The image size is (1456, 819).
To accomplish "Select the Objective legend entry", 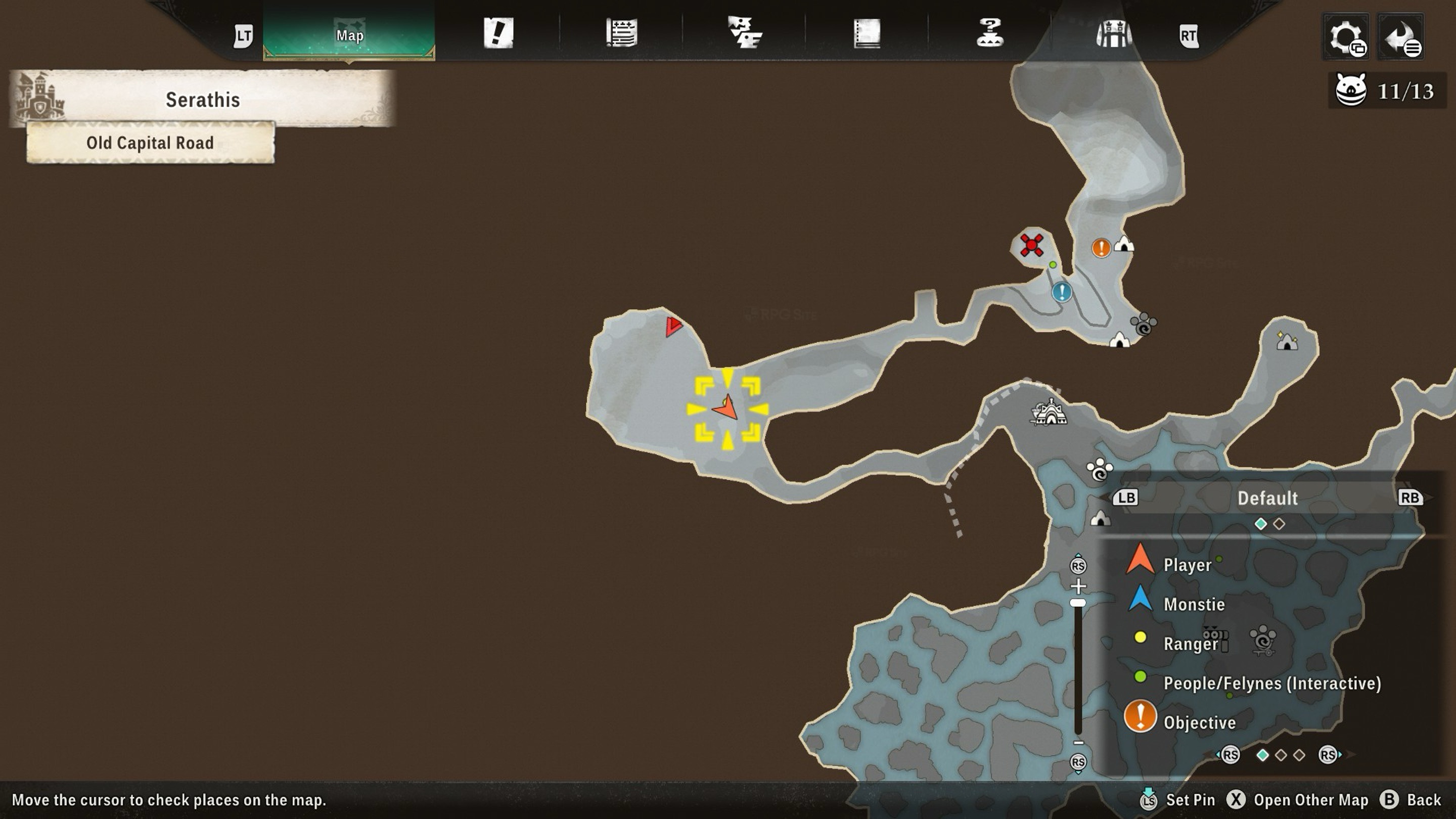I will (x=1198, y=722).
